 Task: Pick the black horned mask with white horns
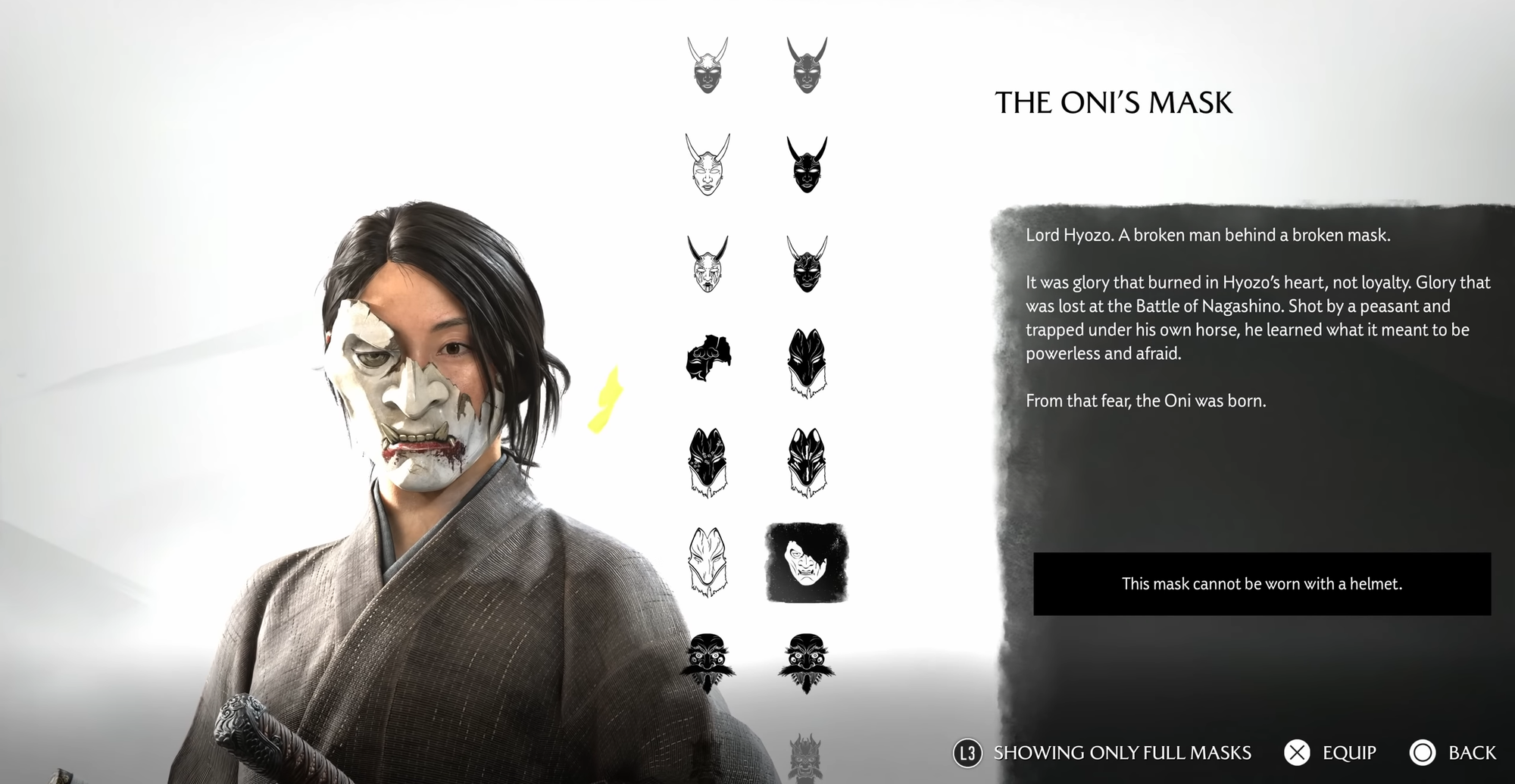point(807,264)
